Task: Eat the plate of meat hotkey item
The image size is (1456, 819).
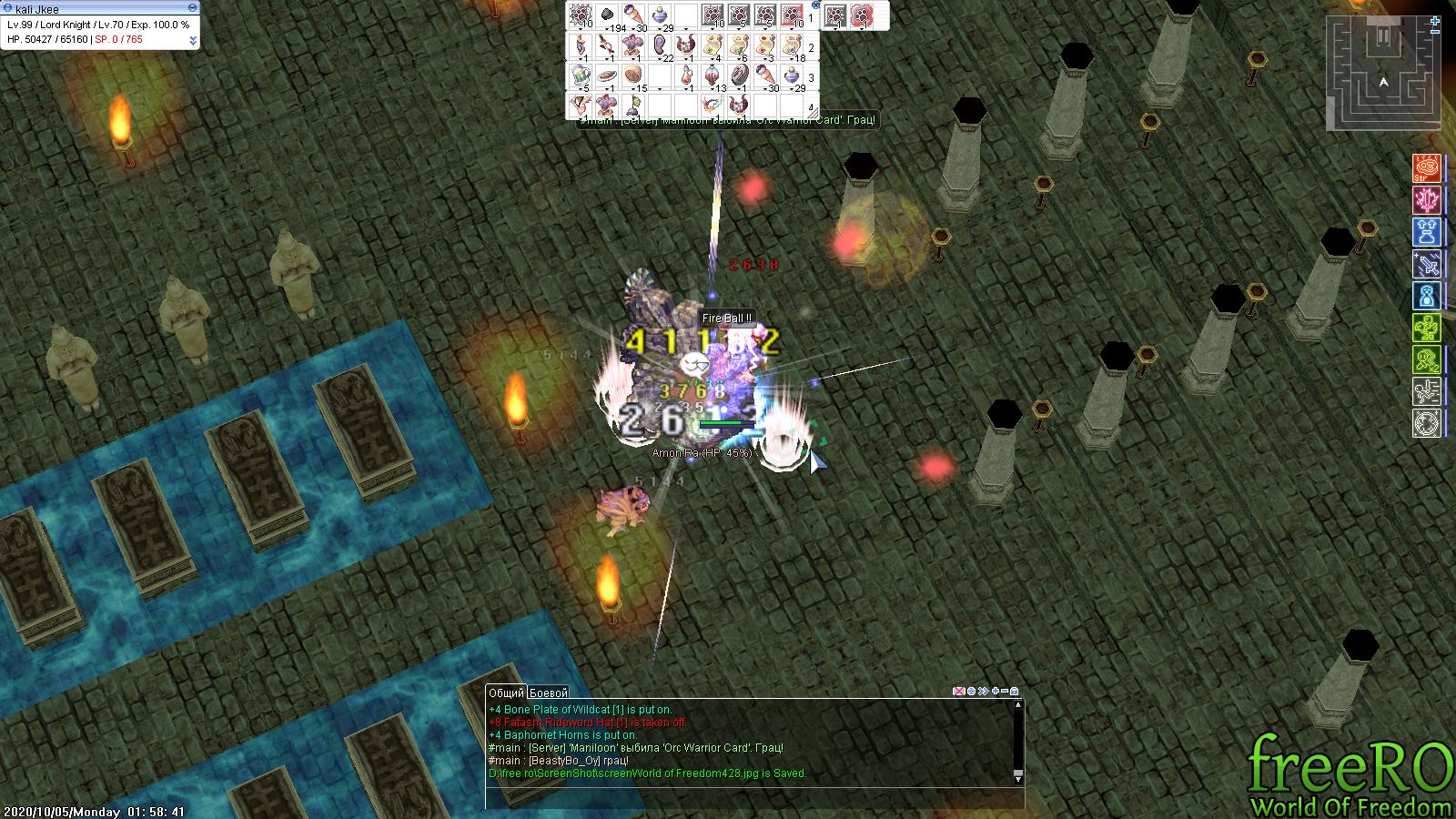Action: (x=608, y=76)
